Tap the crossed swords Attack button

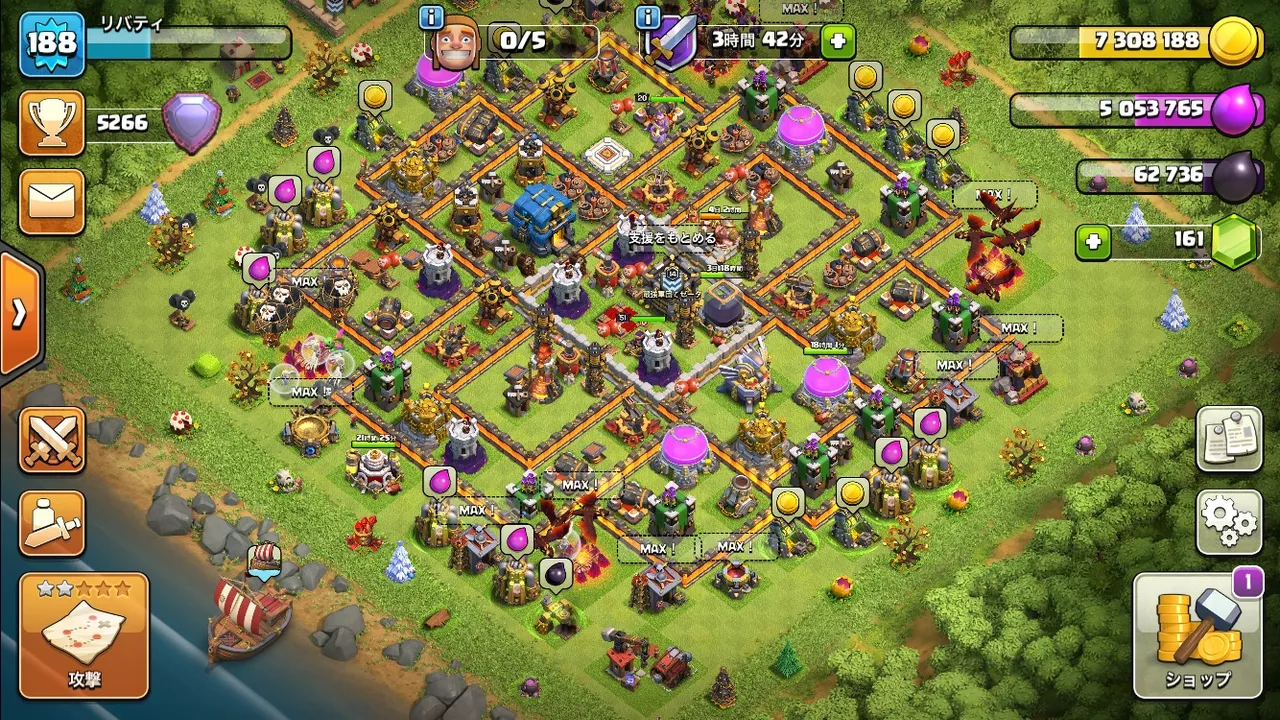(52, 440)
